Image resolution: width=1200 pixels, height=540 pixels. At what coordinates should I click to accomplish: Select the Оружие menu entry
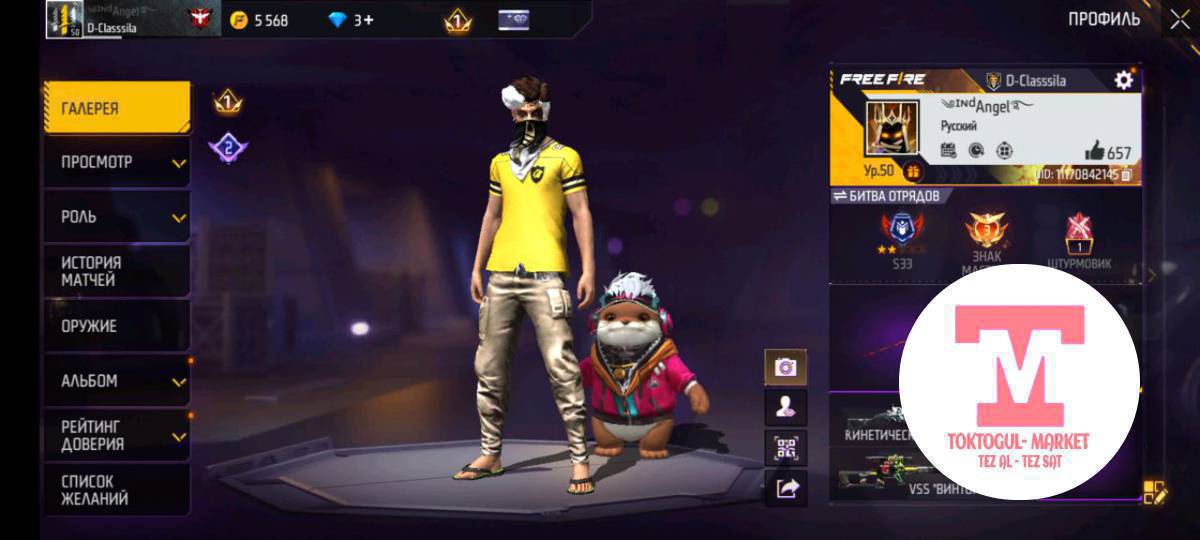(x=116, y=326)
